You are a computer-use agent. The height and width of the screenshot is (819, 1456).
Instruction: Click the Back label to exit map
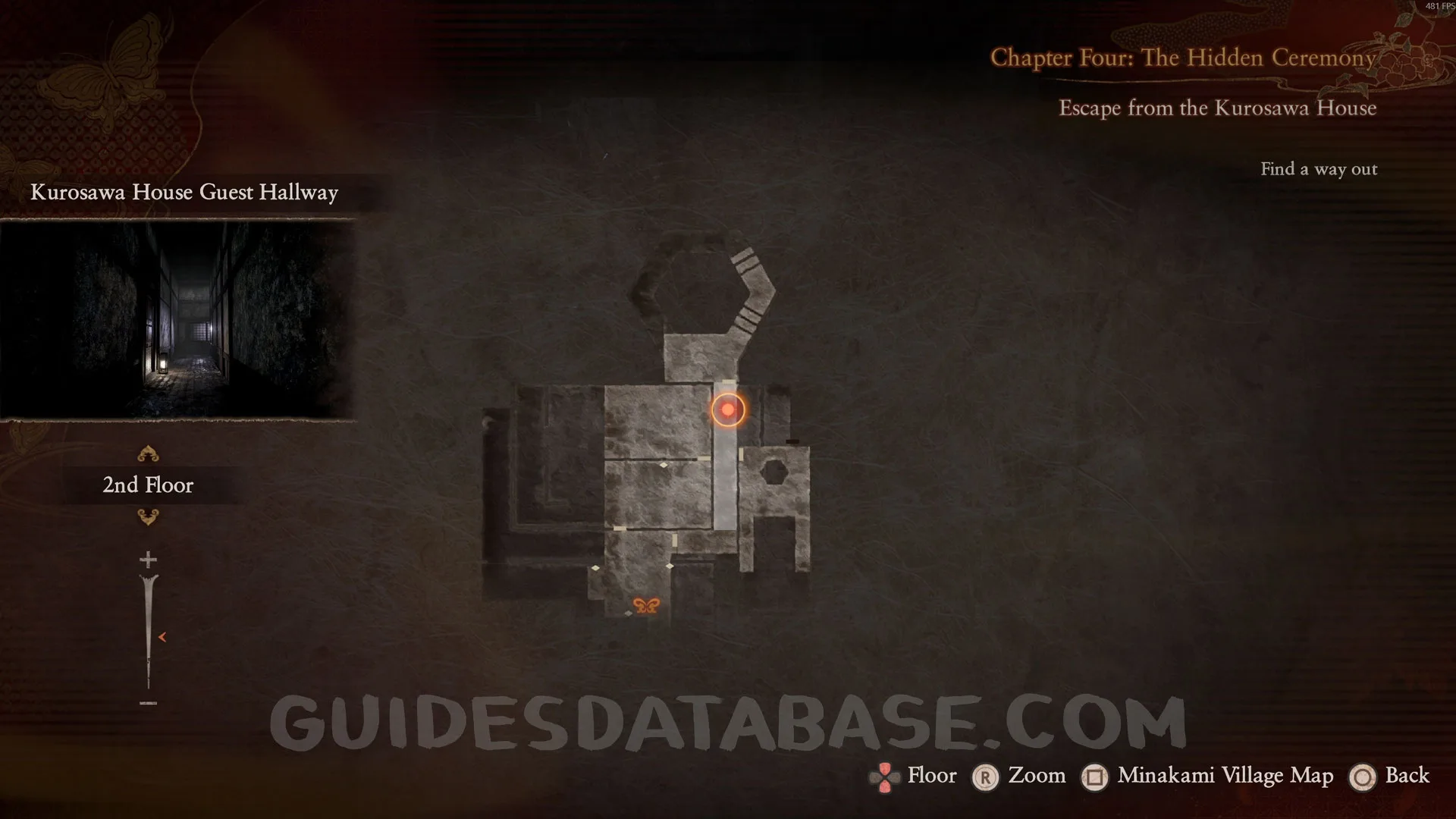1407,776
